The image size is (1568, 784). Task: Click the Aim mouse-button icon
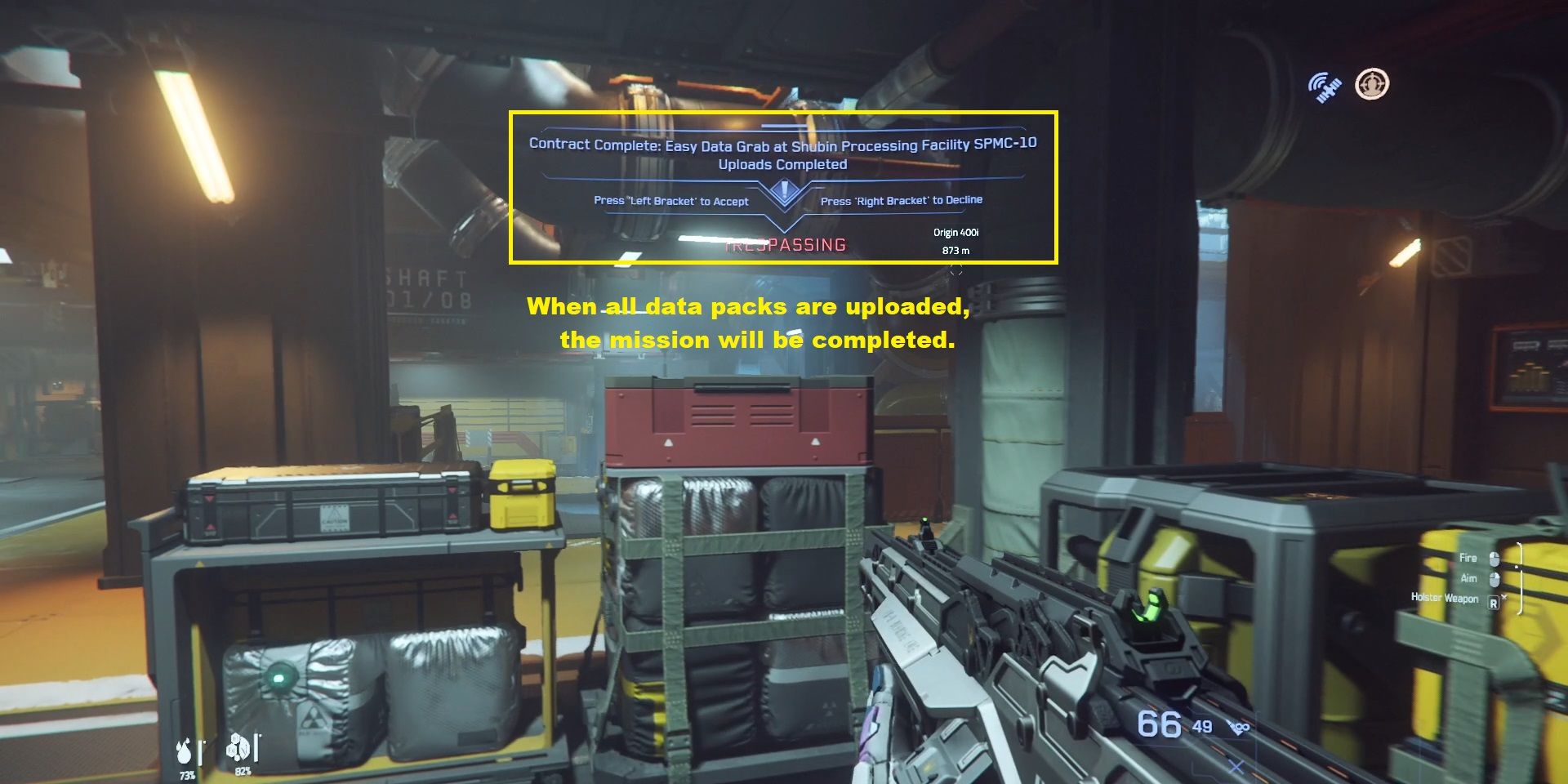click(x=1494, y=580)
